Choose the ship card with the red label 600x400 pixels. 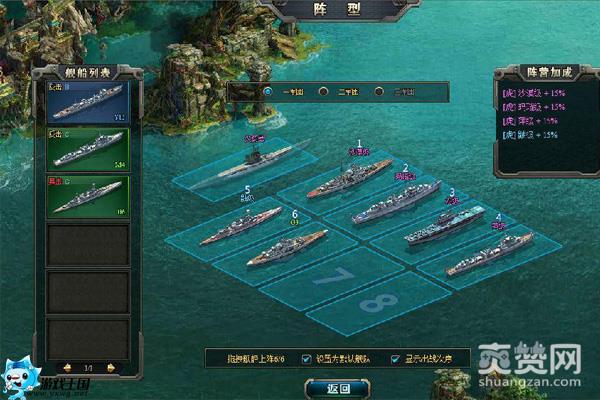click(x=88, y=195)
